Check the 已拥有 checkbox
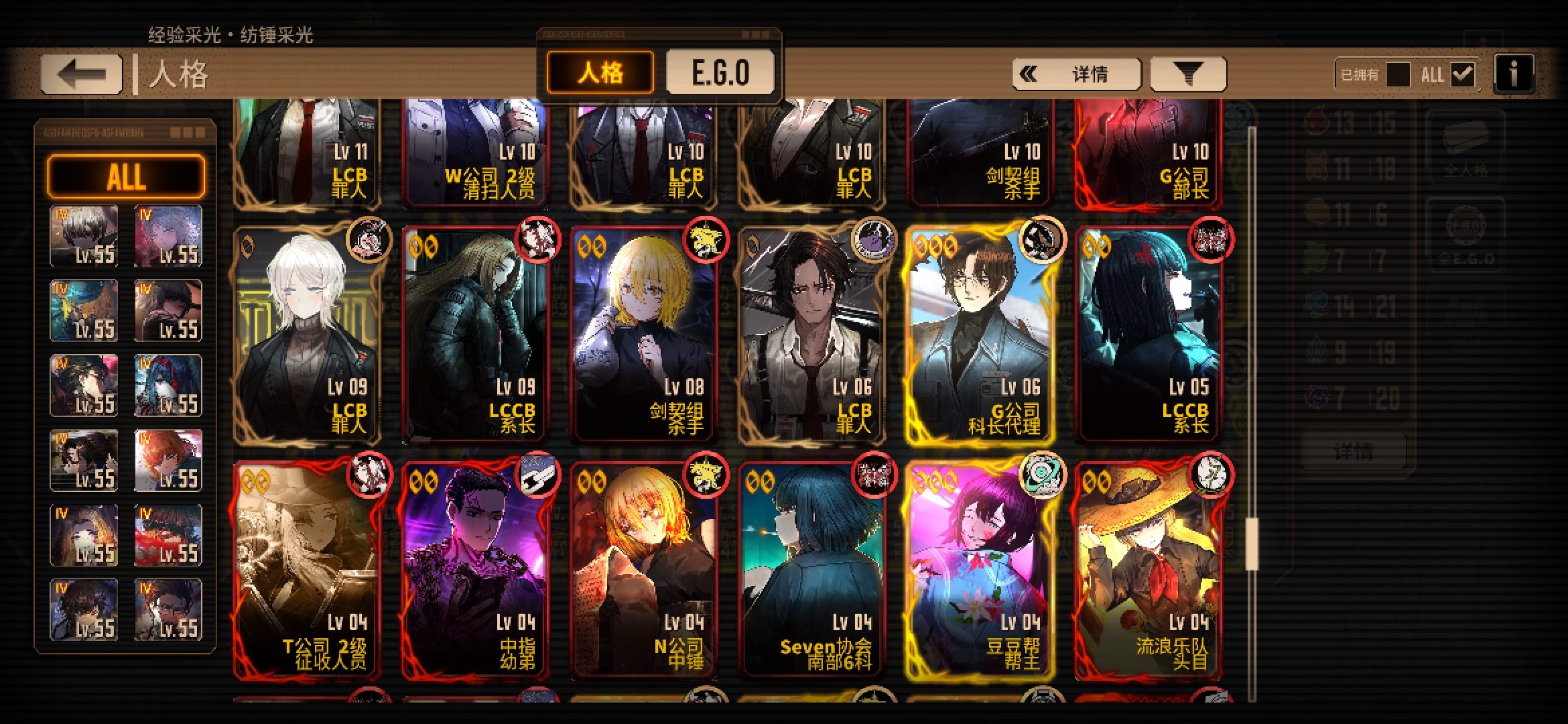Viewport: 1568px width, 724px height. coord(1398,74)
